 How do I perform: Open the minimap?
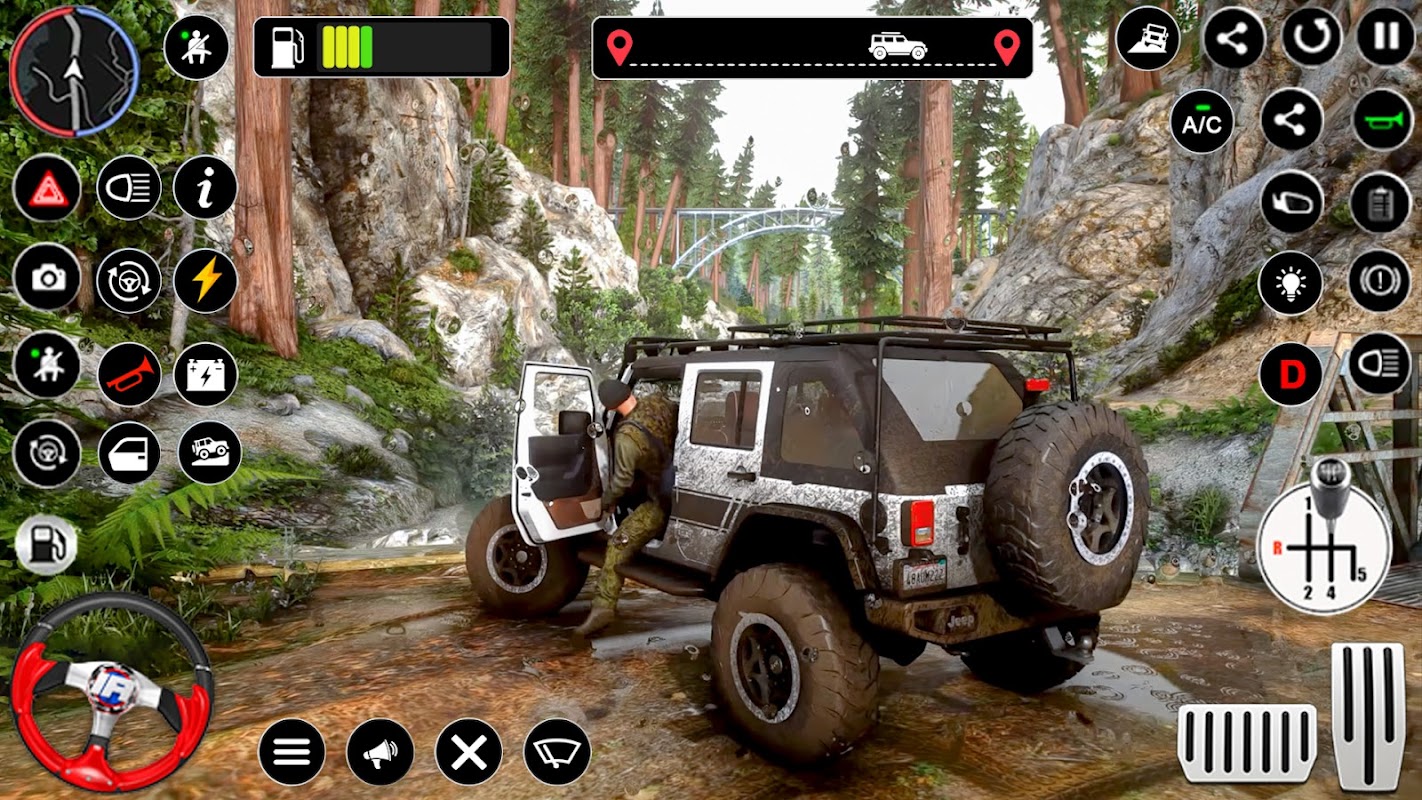pos(75,70)
